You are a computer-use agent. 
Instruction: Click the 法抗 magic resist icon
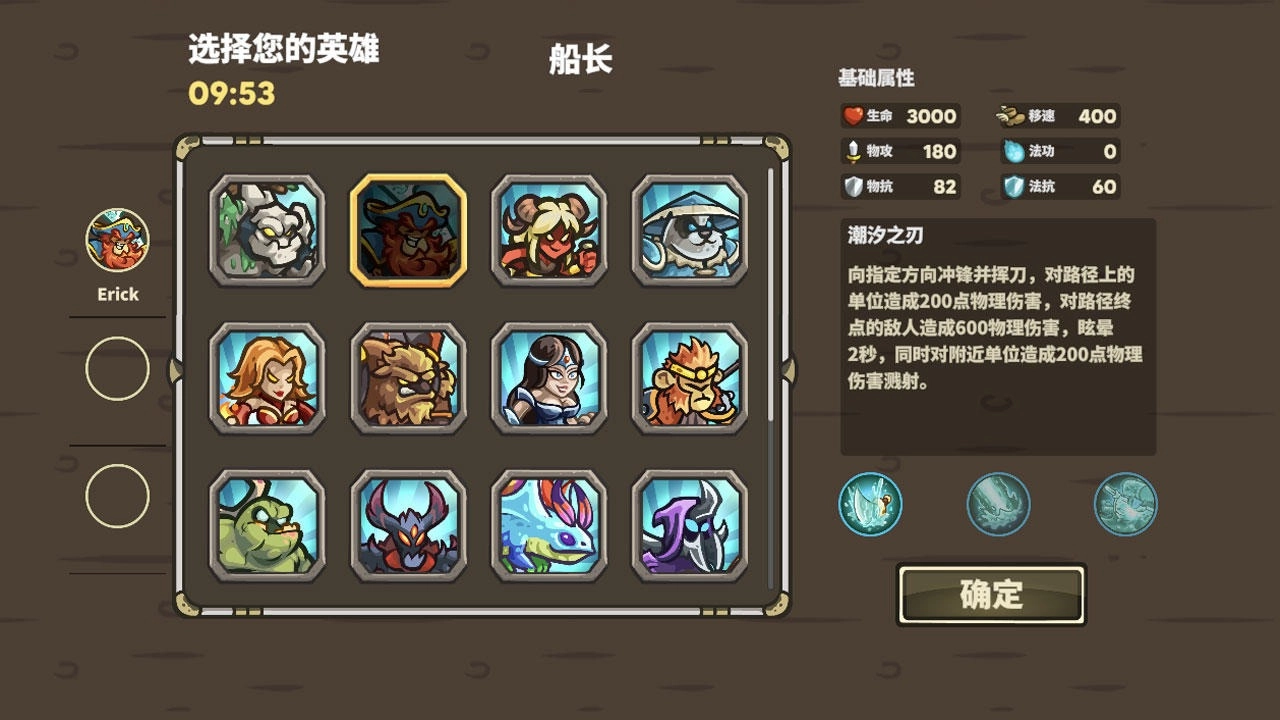pos(1013,186)
